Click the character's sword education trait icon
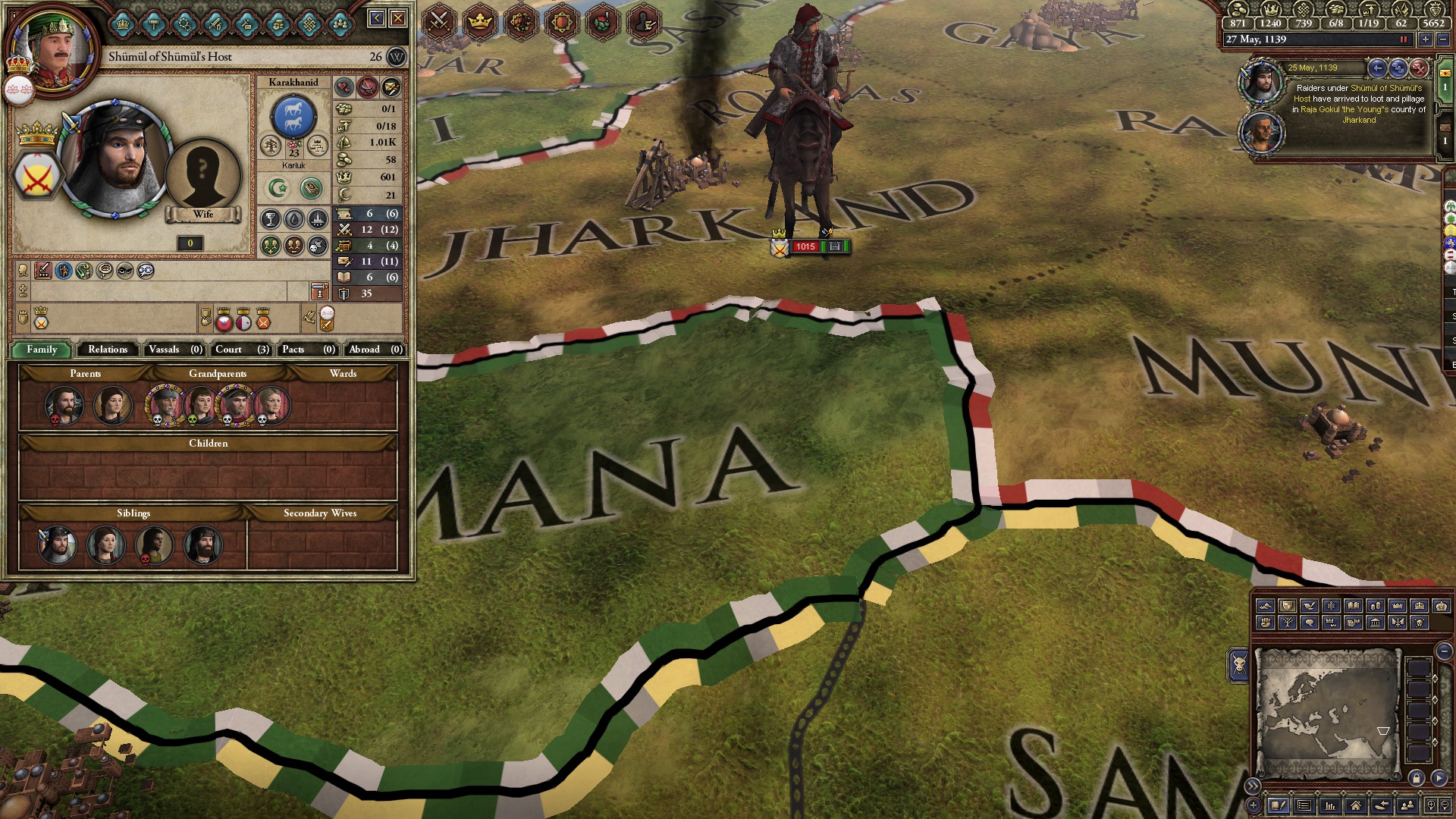1456x819 pixels. (x=42, y=271)
